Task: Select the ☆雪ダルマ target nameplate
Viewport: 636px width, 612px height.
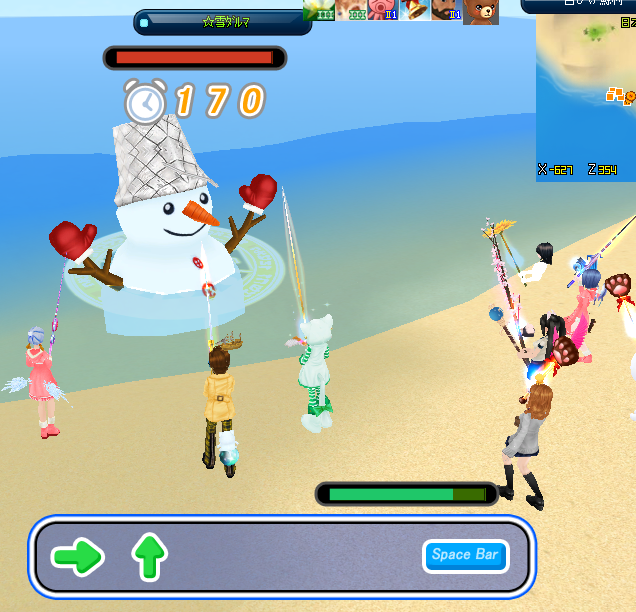Action: coord(221,22)
